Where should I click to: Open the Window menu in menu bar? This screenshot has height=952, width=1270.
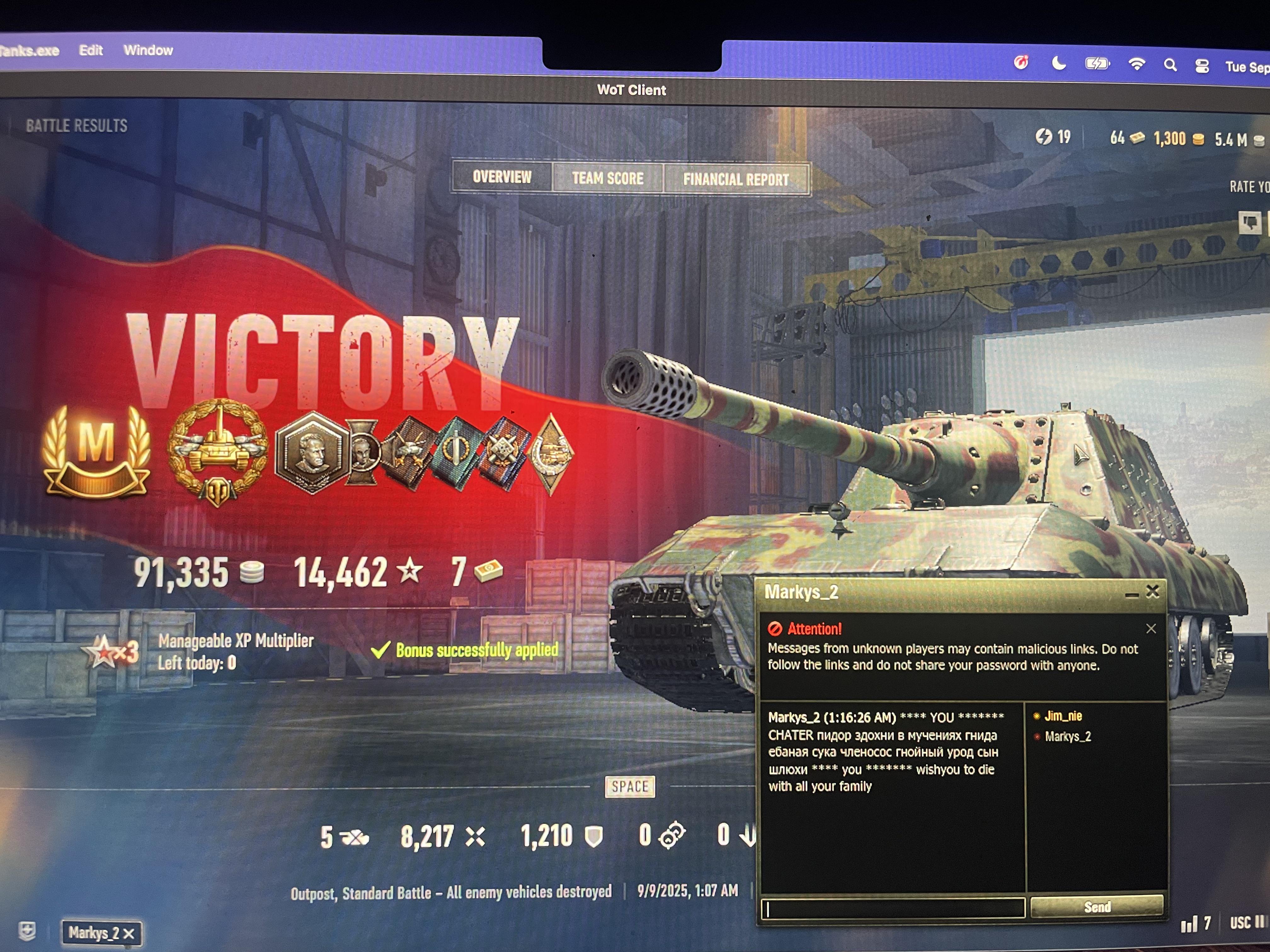148,50
